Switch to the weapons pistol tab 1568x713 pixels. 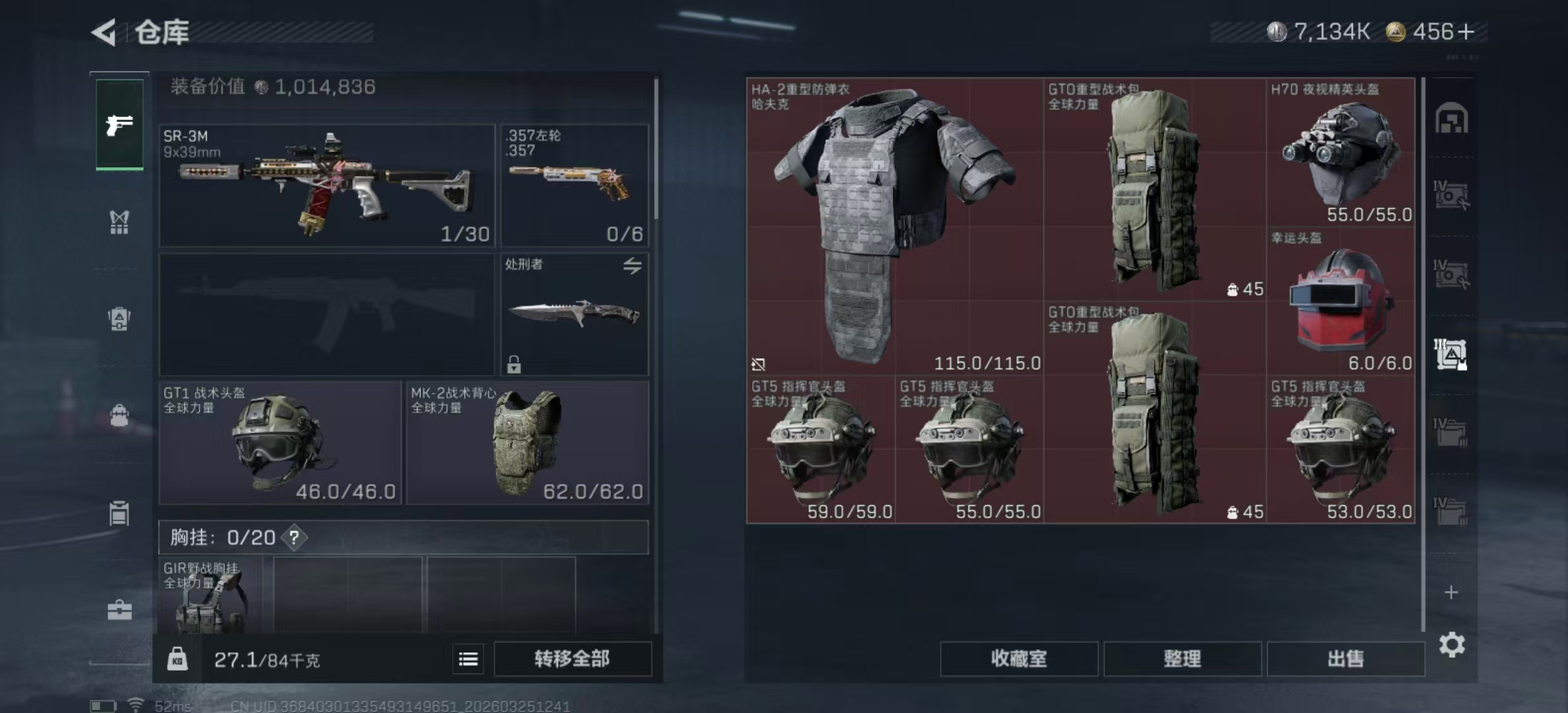pos(119,124)
